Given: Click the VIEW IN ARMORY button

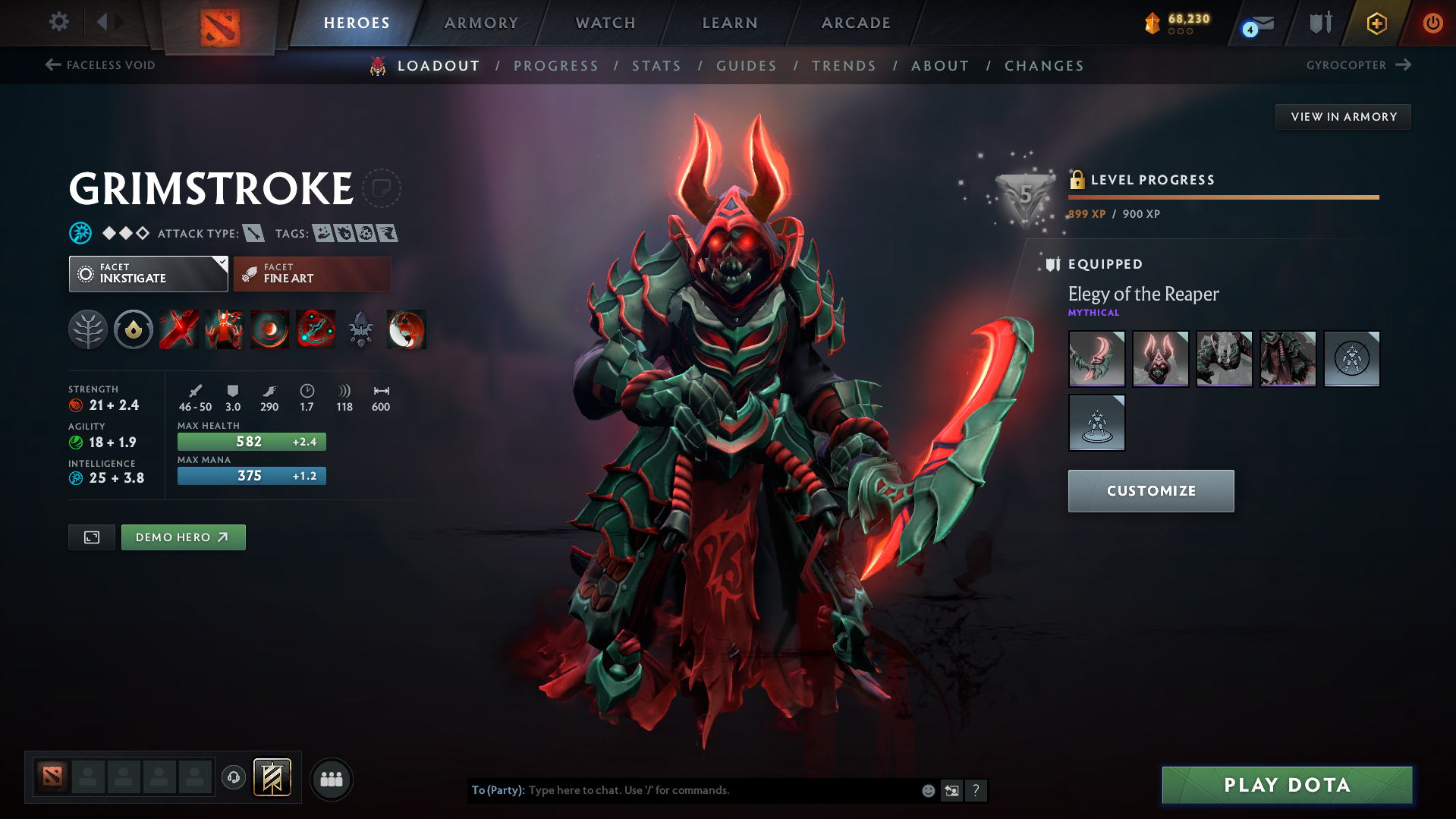Looking at the screenshot, I should [1343, 116].
